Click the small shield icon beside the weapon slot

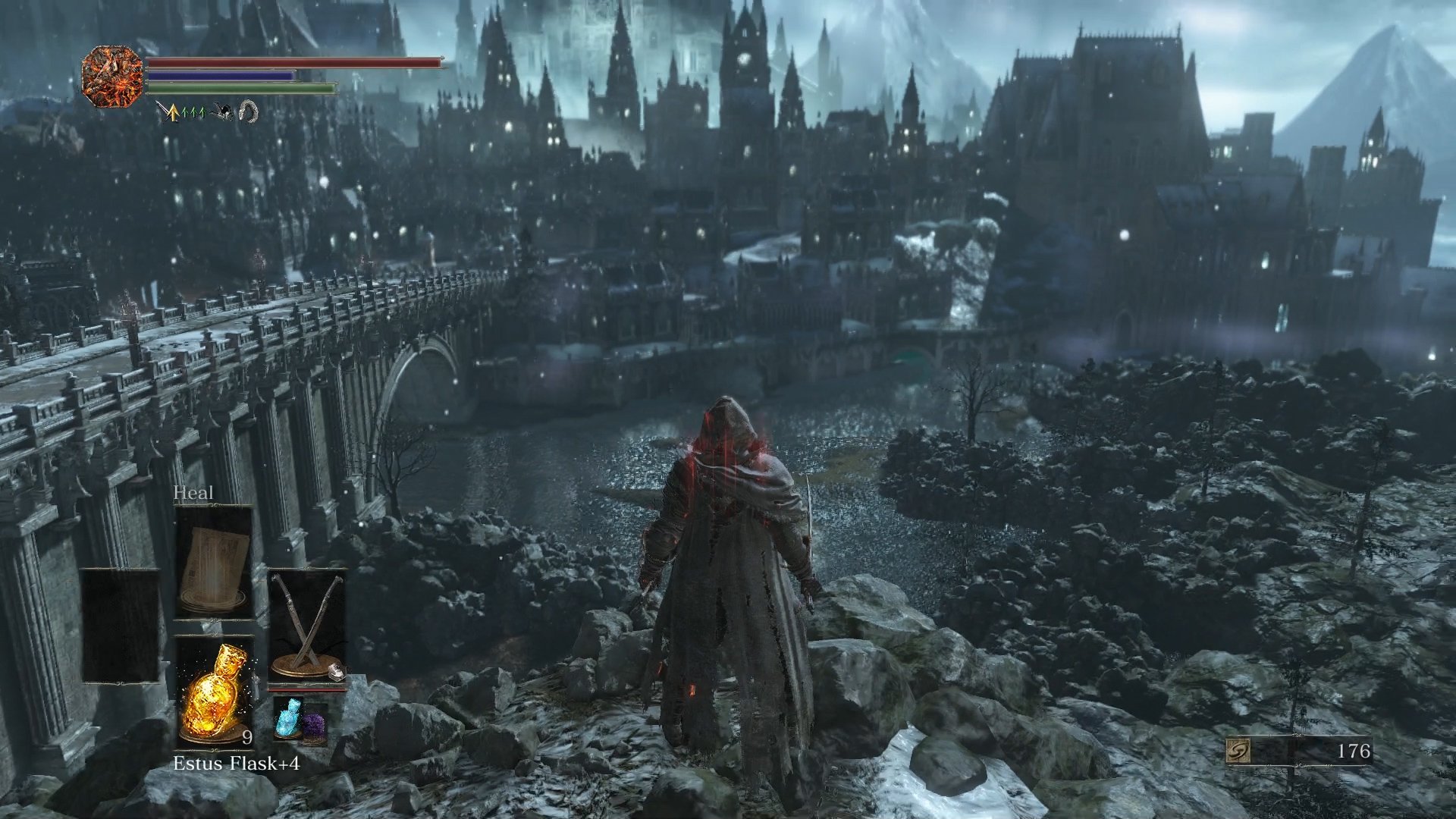click(336, 673)
